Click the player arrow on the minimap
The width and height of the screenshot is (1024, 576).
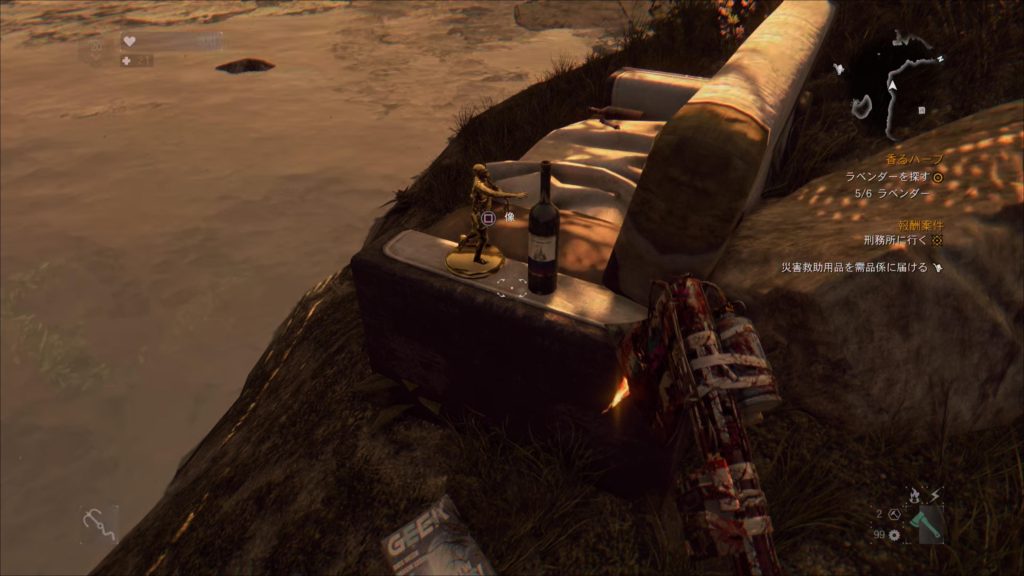(x=893, y=86)
